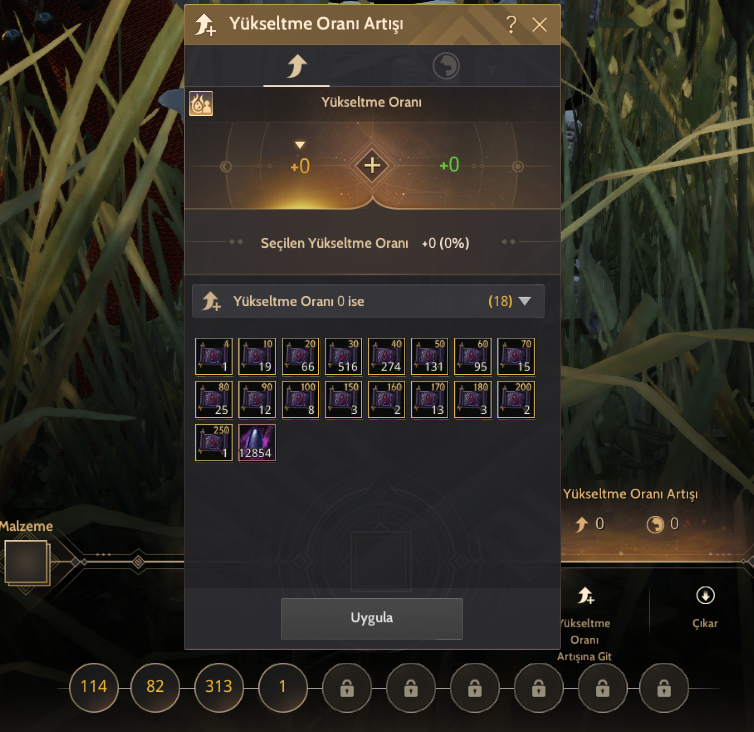The width and height of the screenshot is (754, 732).
Task: Select the stack slot showing 82
Action: pyautogui.click(x=156, y=687)
